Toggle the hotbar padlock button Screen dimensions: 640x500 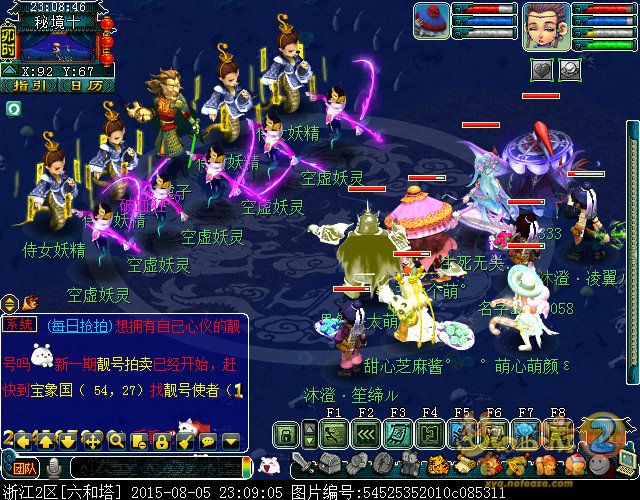pos(286,434)
